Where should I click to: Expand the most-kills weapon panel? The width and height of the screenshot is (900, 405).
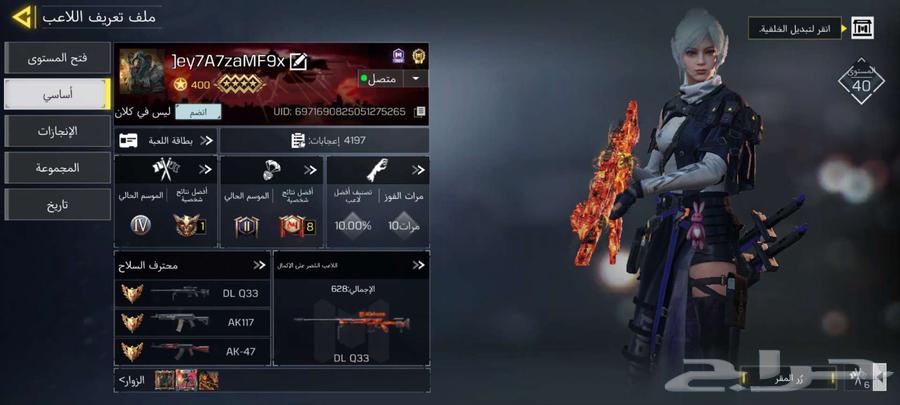[x=419, y=265]
